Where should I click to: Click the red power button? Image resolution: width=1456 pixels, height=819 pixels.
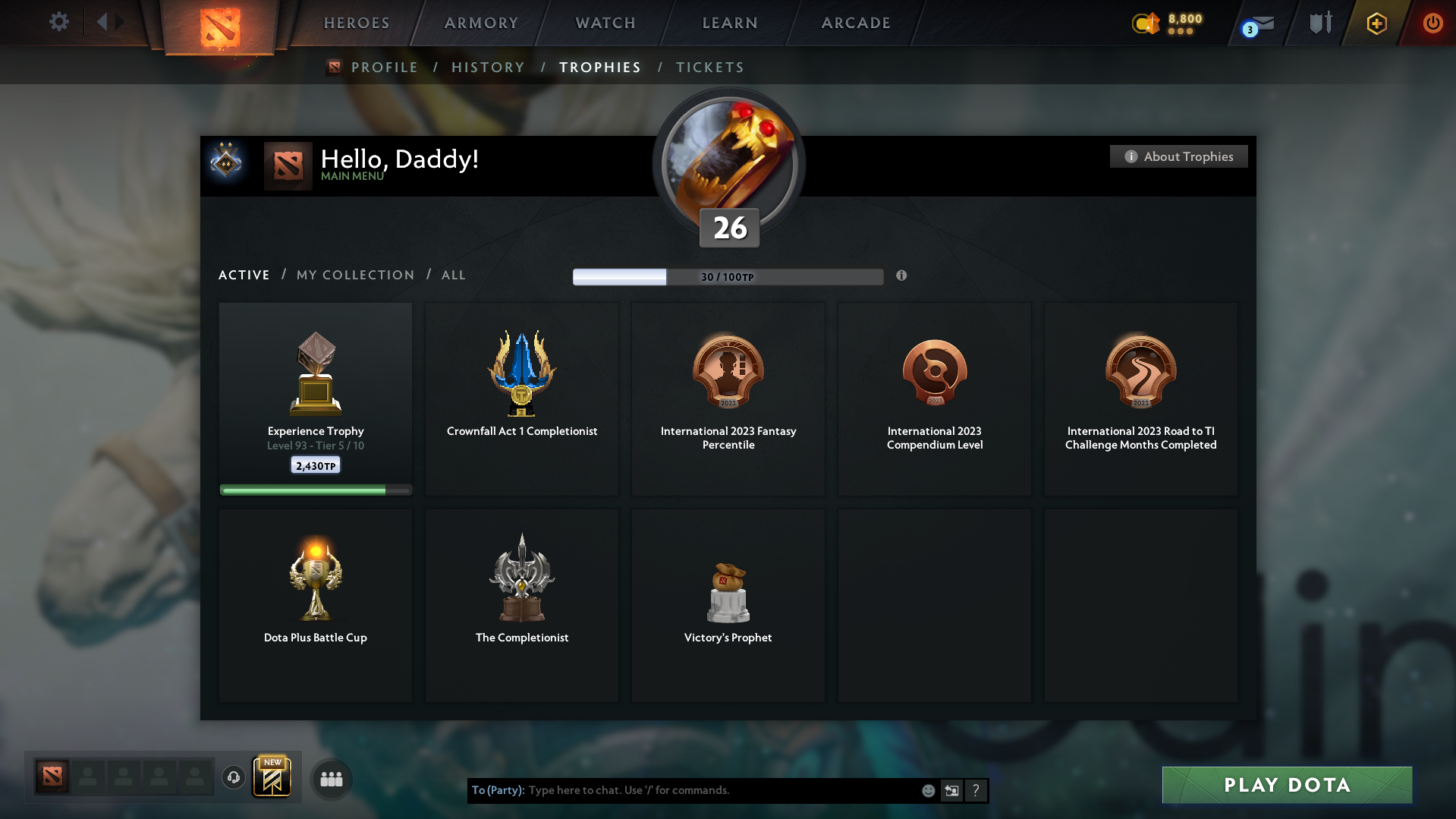click(1432, 24)
